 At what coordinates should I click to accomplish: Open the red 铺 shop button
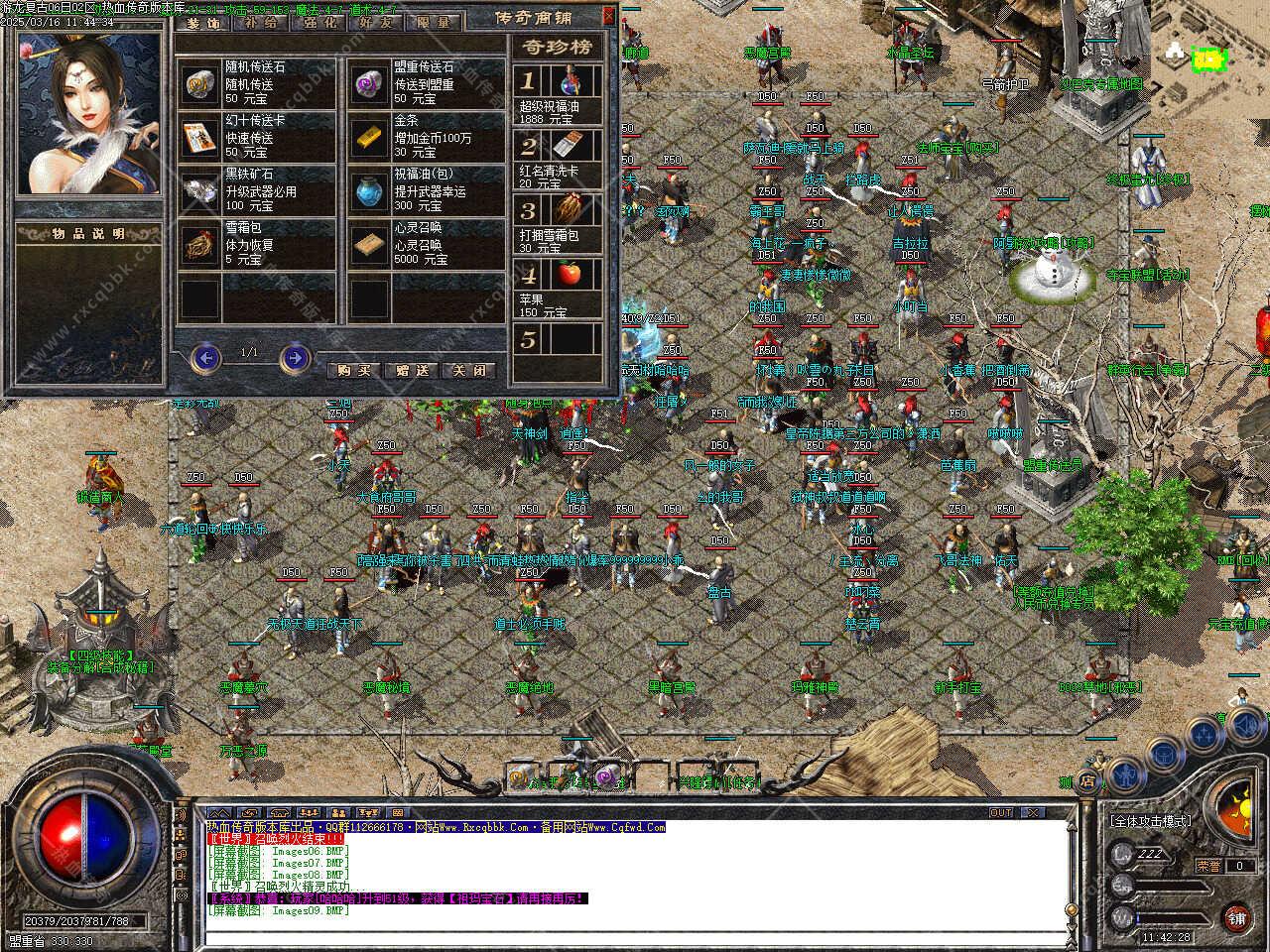coord(1235,916)
